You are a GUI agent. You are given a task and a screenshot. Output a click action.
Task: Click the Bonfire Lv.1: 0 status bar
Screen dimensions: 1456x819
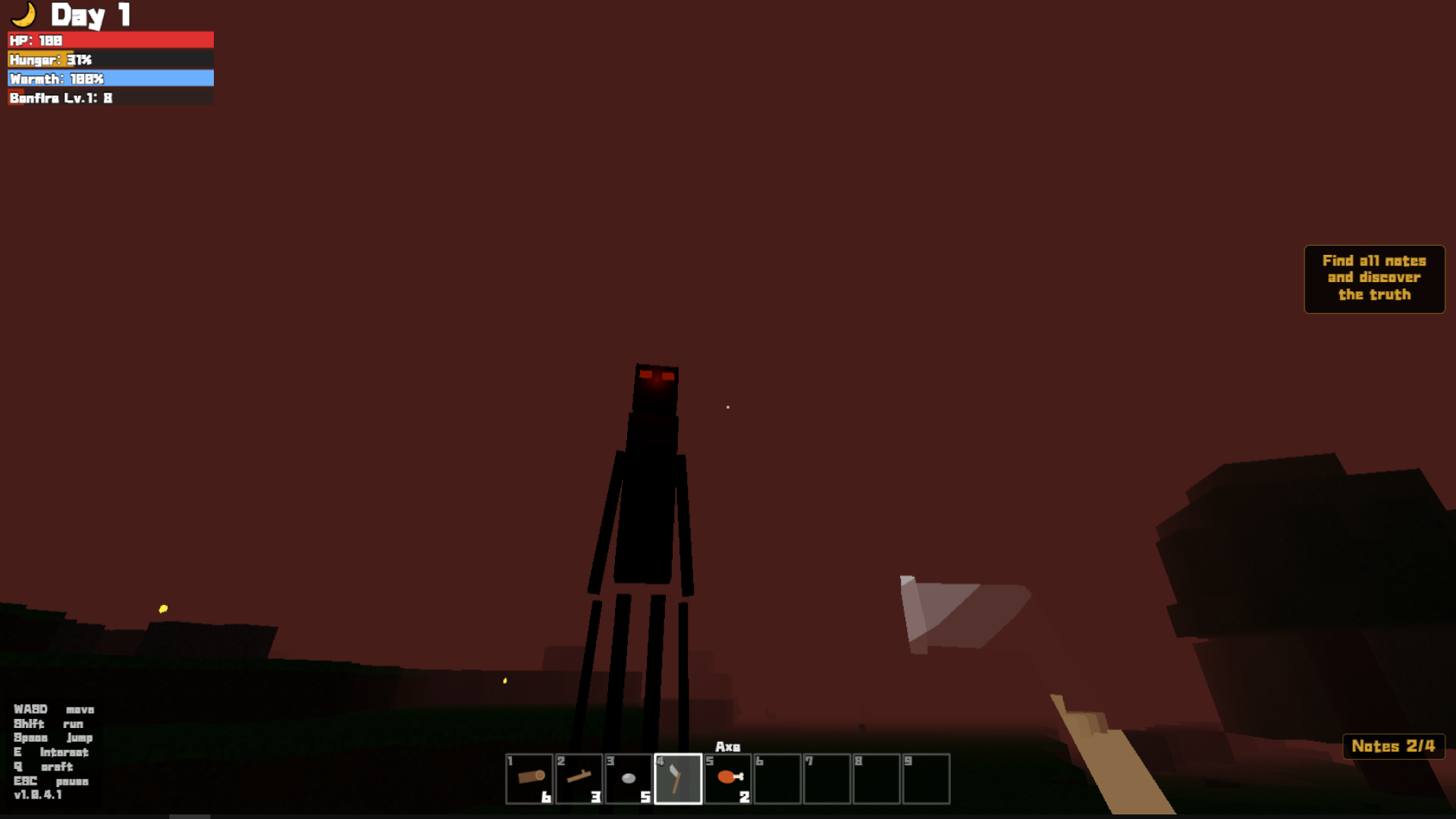[110, 98]
